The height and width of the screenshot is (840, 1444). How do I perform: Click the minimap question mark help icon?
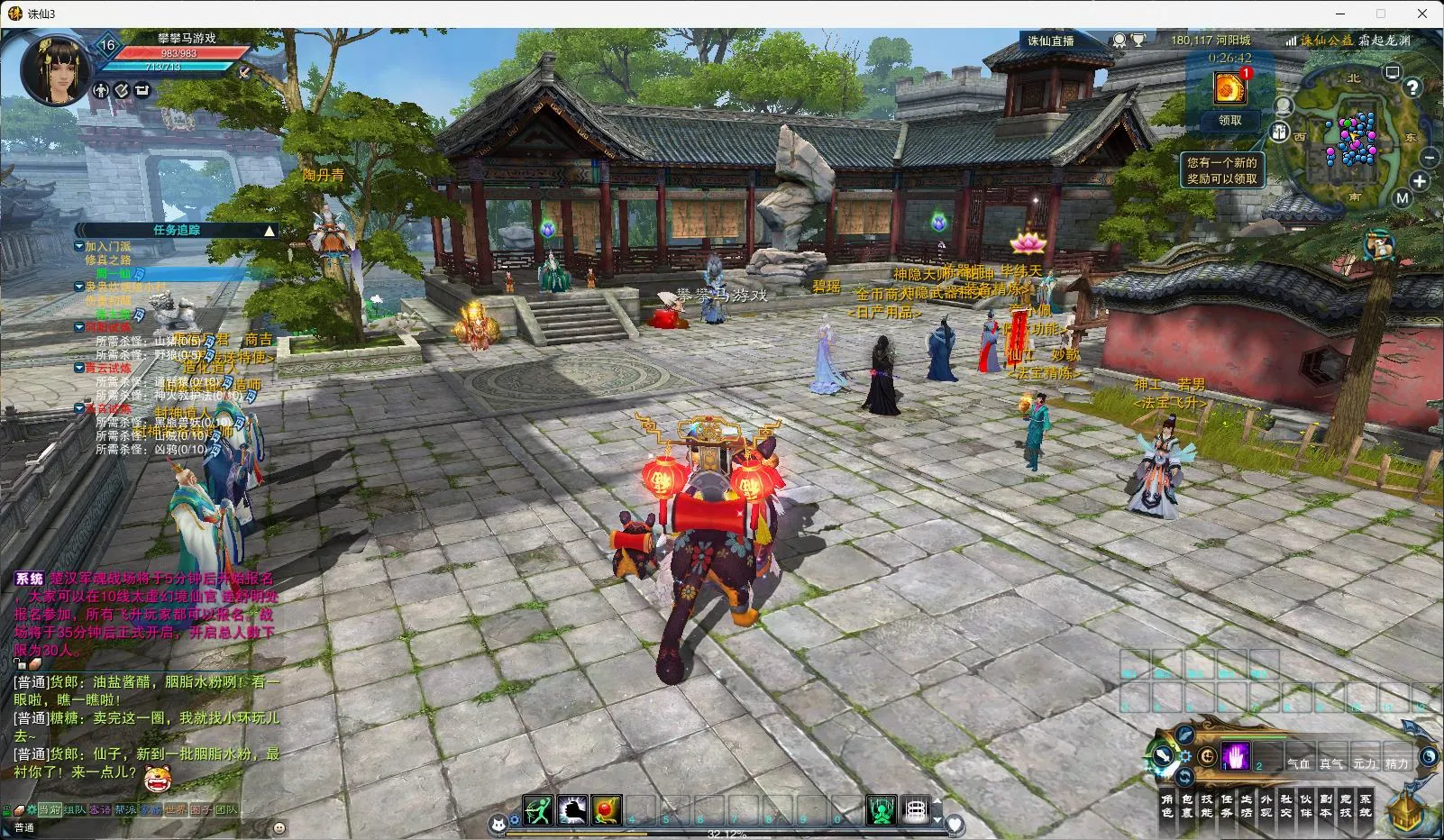(1412, 88)
